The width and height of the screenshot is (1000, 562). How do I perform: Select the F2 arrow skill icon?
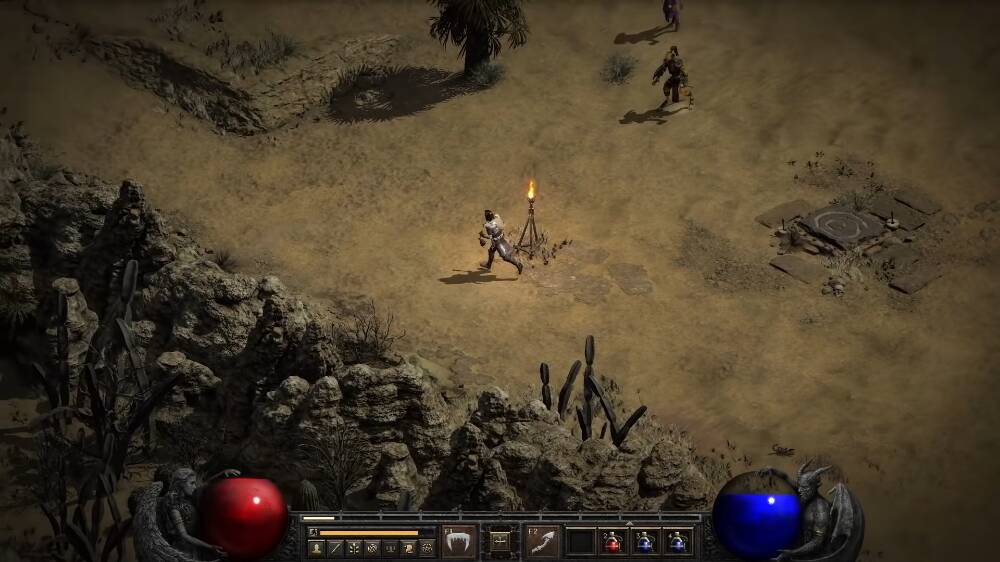[x=543, y=542]
